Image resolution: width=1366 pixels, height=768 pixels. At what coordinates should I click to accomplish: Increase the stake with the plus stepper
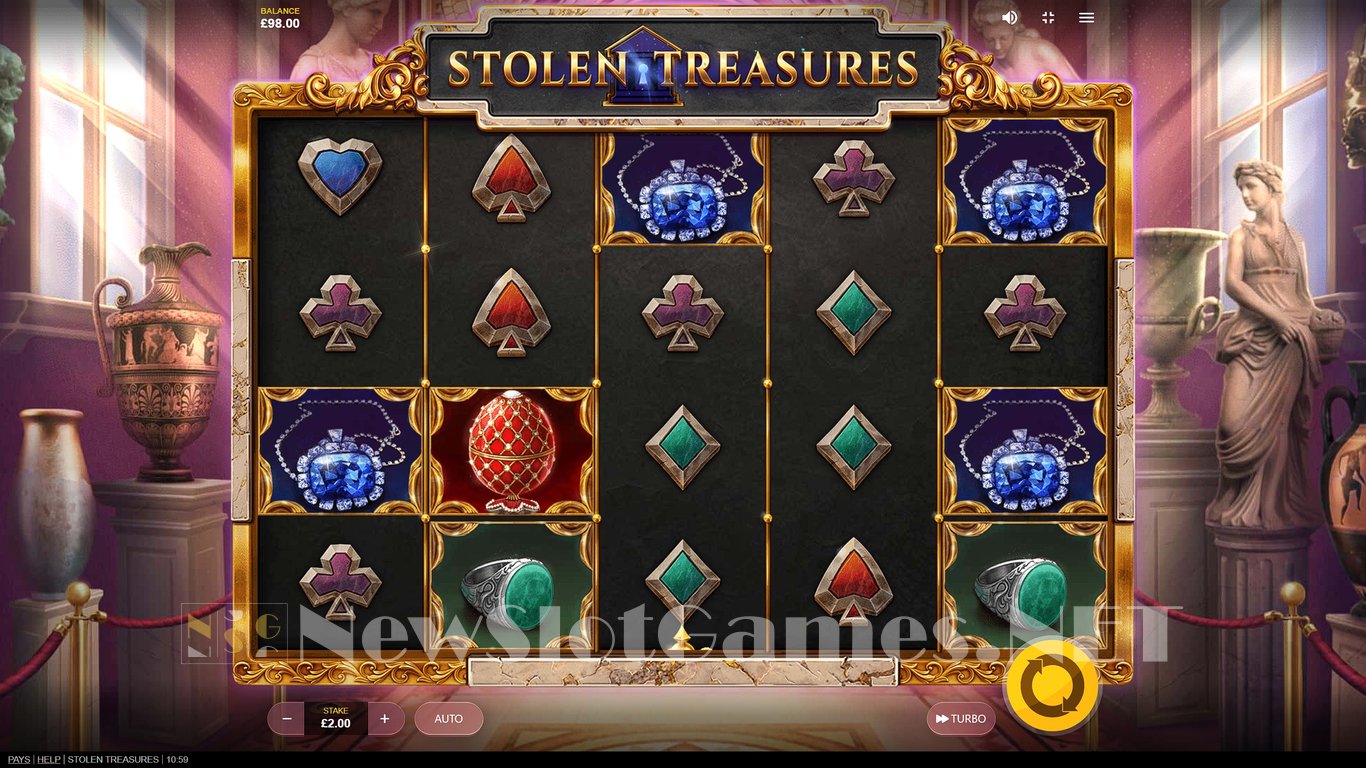pos(385,718)
